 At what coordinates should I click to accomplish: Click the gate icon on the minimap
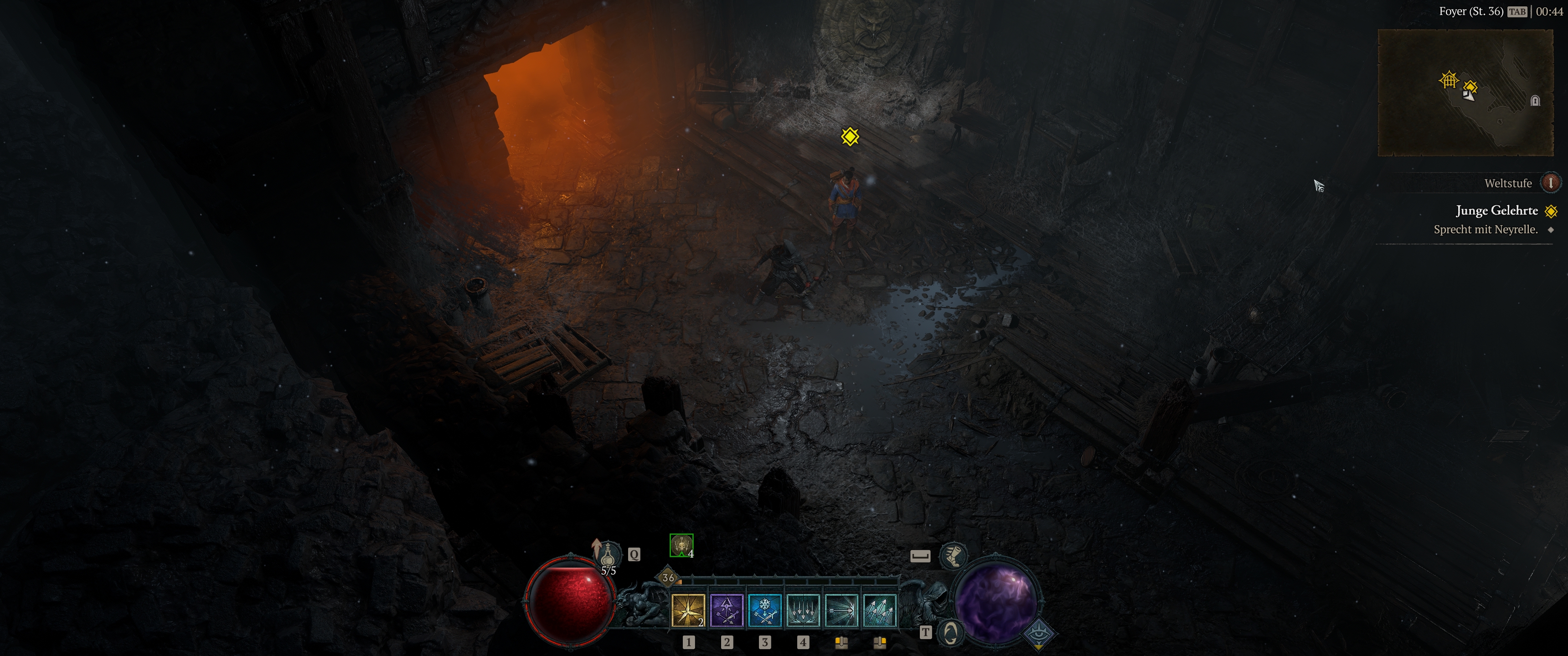1449,79
